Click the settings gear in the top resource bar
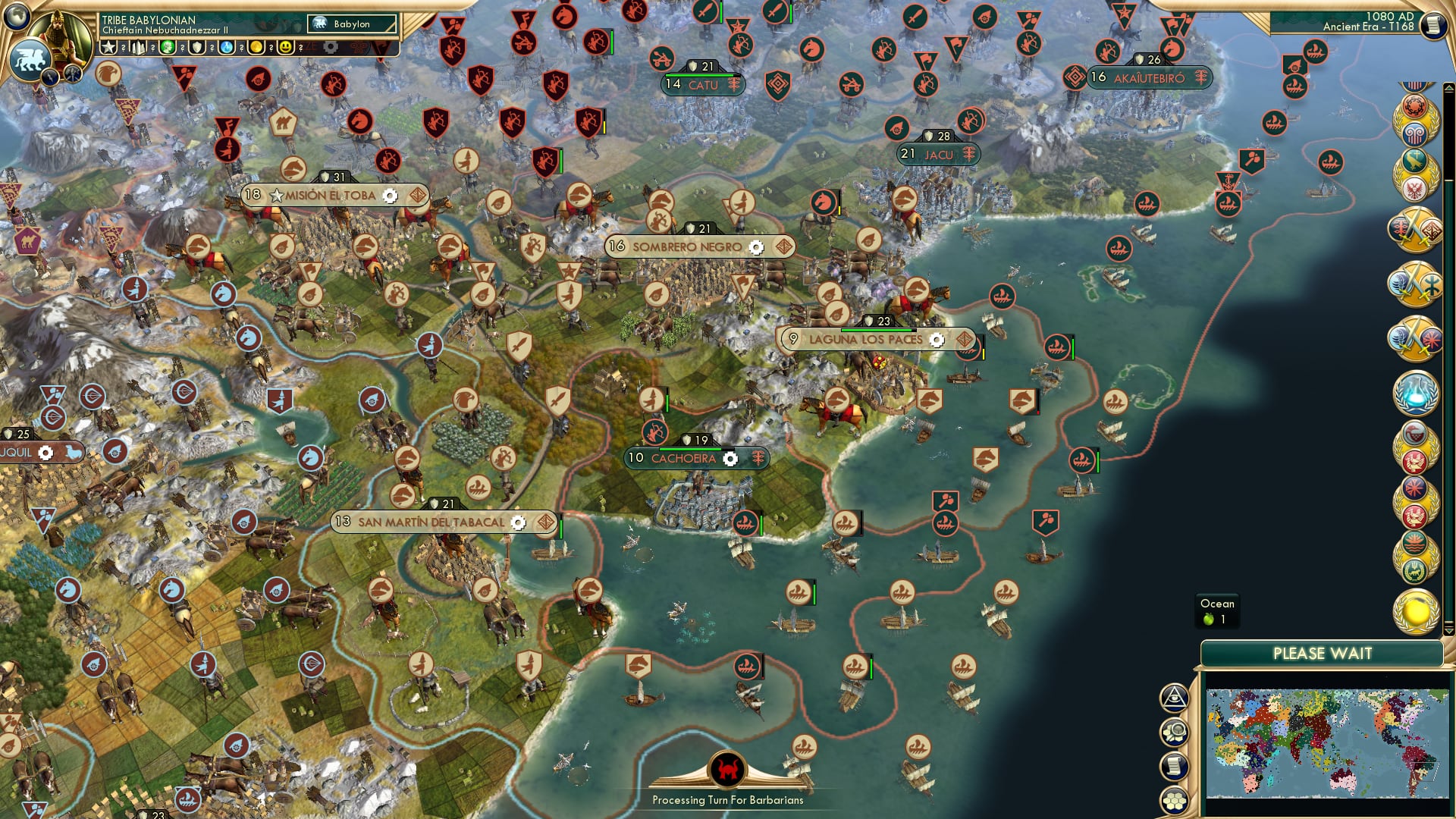 pyautogui.click(x=331, y=47)
